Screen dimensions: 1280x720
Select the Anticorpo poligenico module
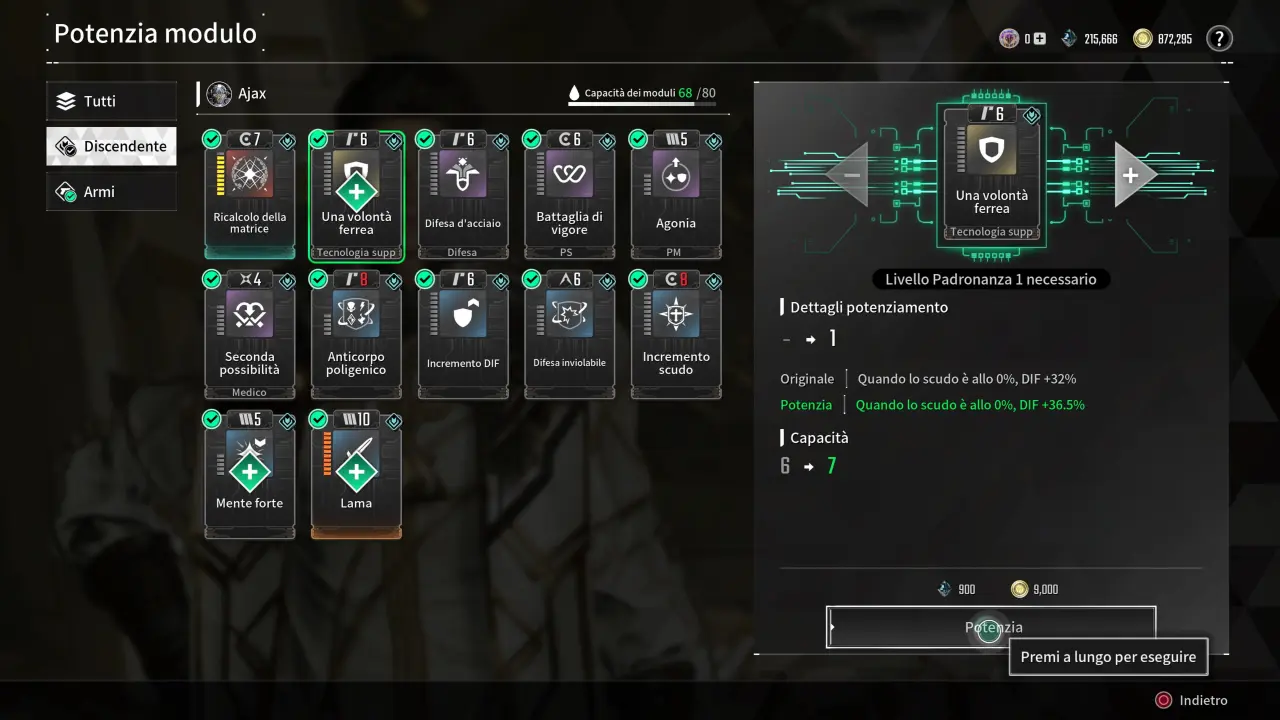[356, 335]
